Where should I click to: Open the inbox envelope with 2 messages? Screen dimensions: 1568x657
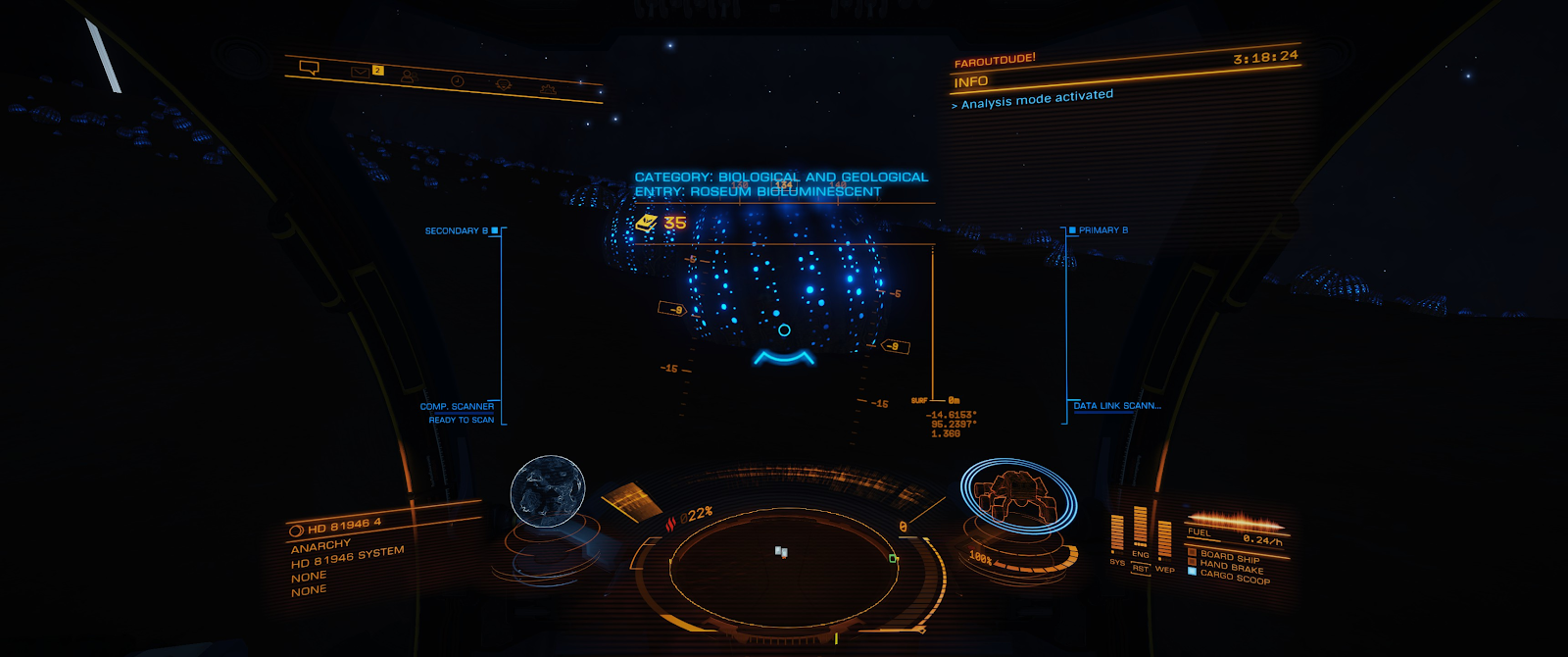click(x=361, y=72)
